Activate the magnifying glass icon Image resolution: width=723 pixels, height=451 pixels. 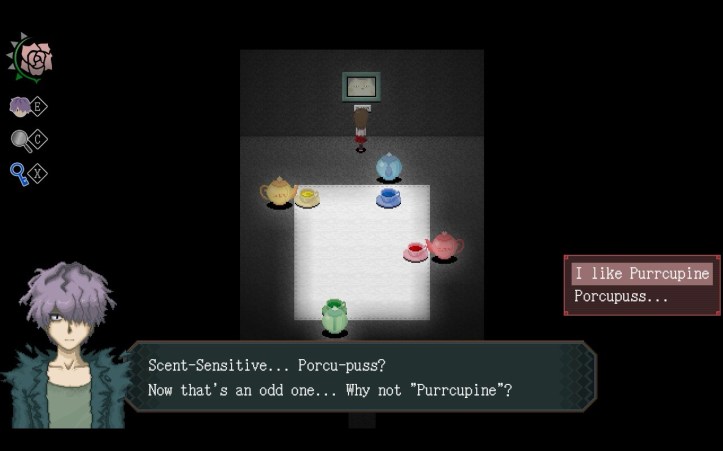[x=20, y=140]
